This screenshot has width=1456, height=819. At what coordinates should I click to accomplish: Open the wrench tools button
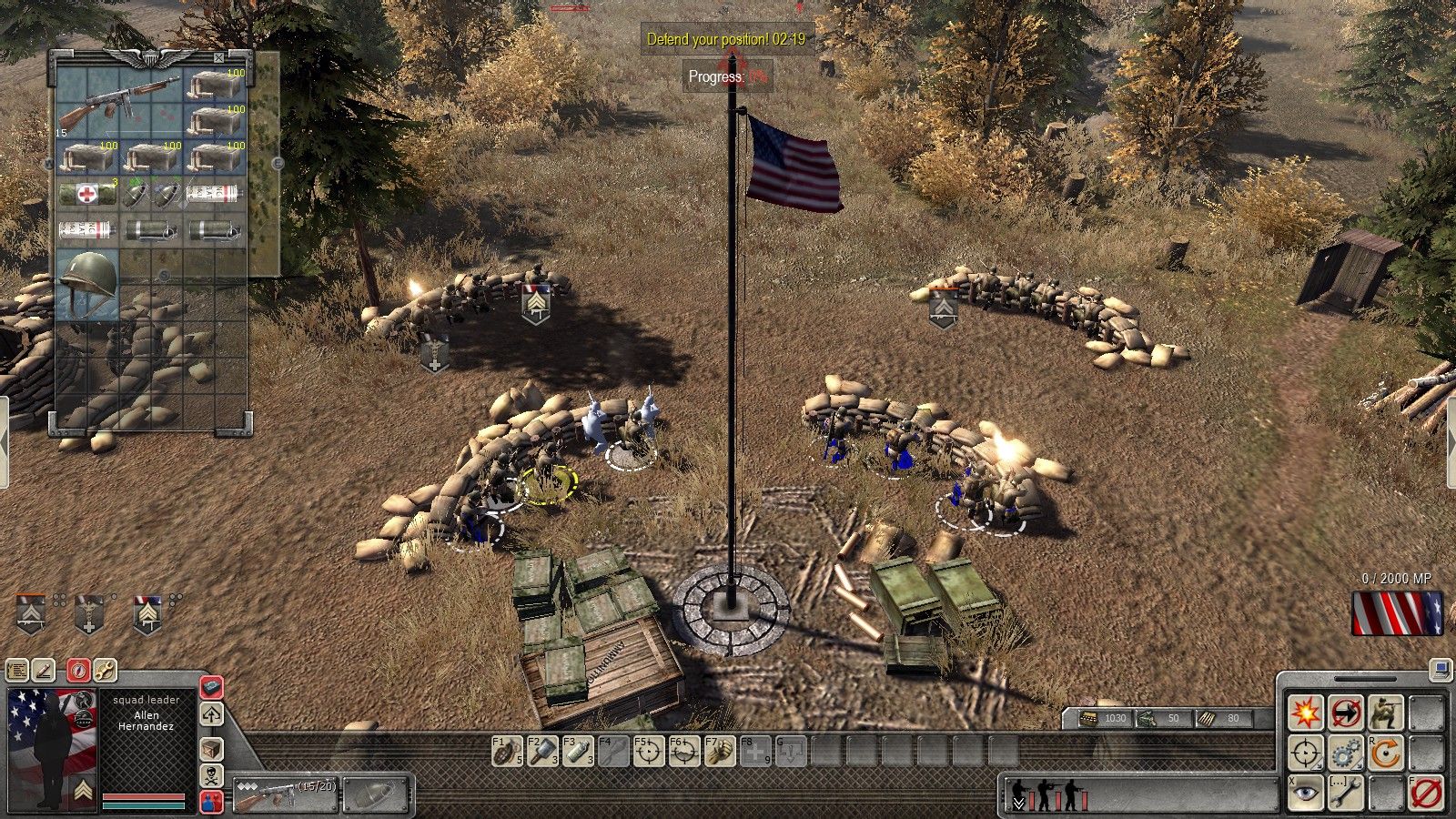pos(104,672)
